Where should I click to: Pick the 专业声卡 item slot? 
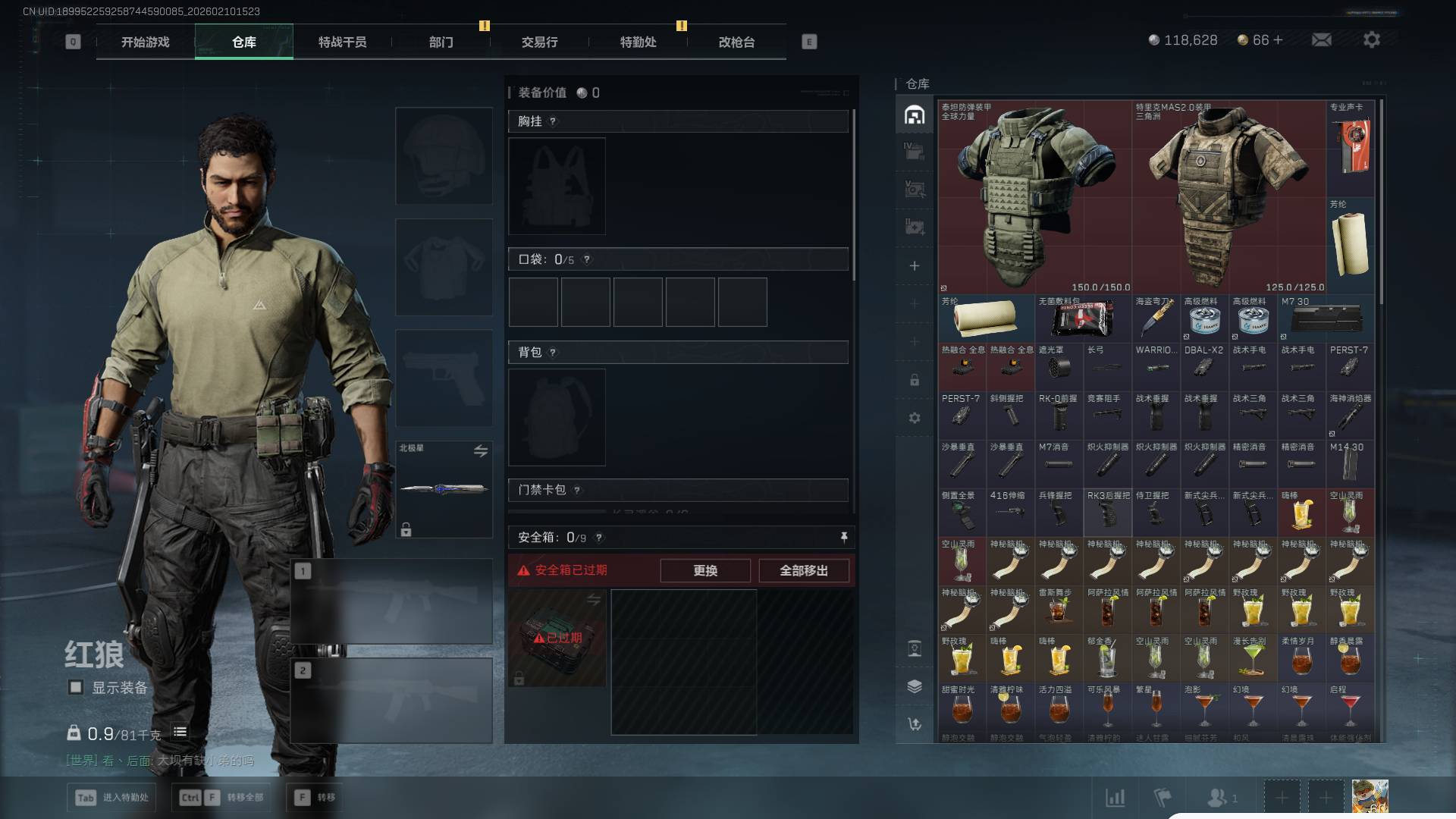[1350, 148]
